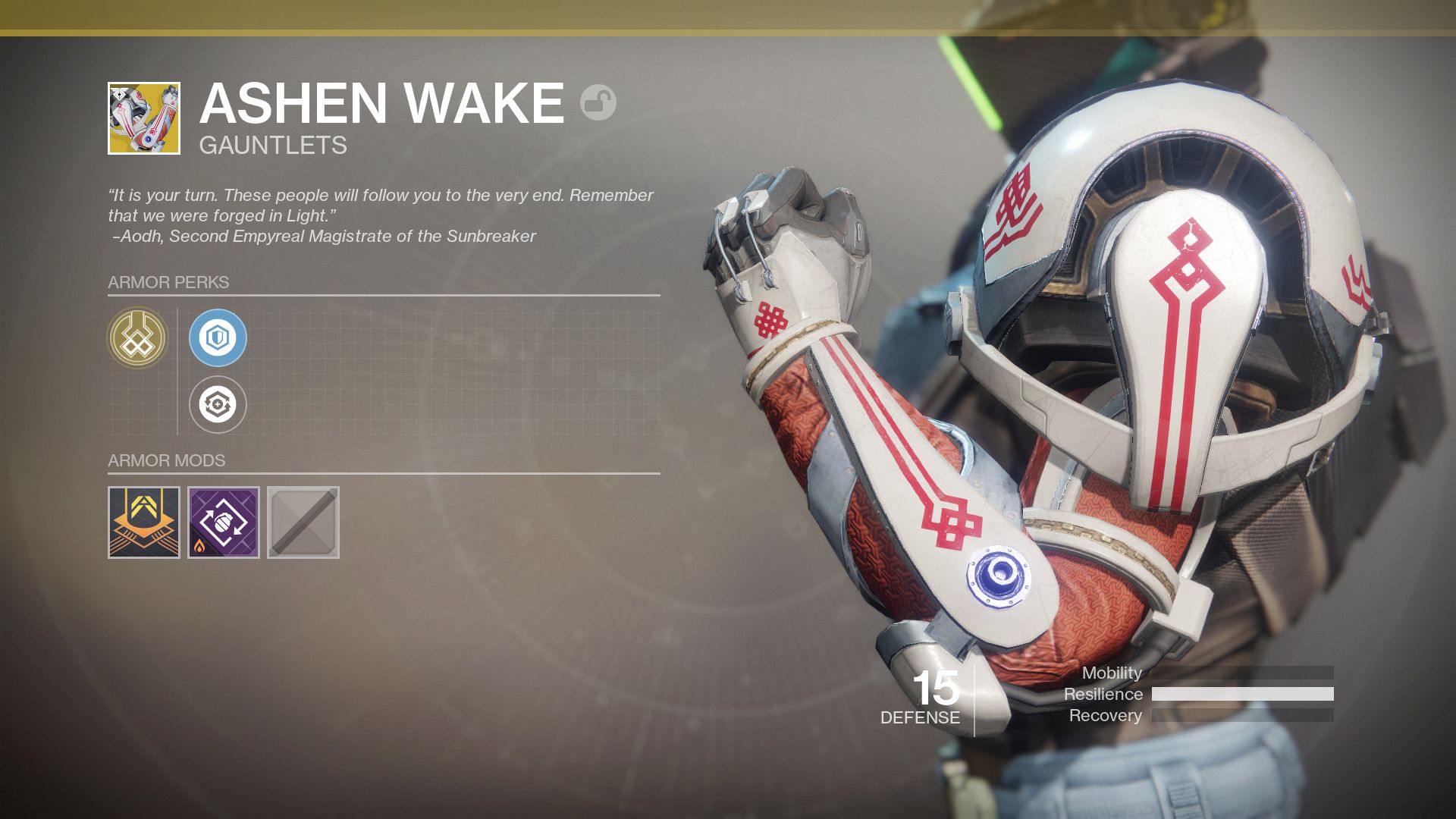Select the white circular restorative perk icon

218,404
